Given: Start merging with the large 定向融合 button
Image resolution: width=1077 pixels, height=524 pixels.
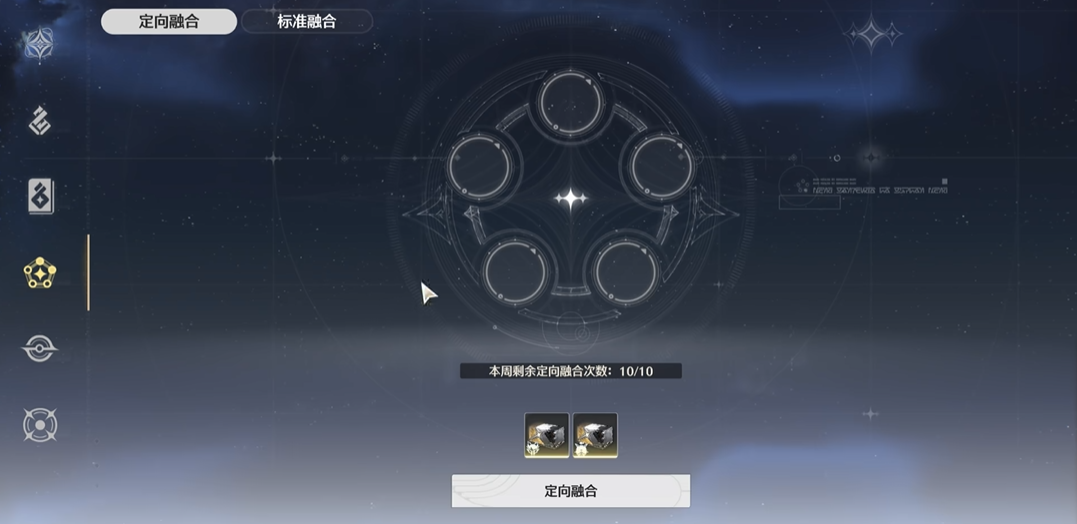Looking at the screenshot, I should (x=570, y=491).
